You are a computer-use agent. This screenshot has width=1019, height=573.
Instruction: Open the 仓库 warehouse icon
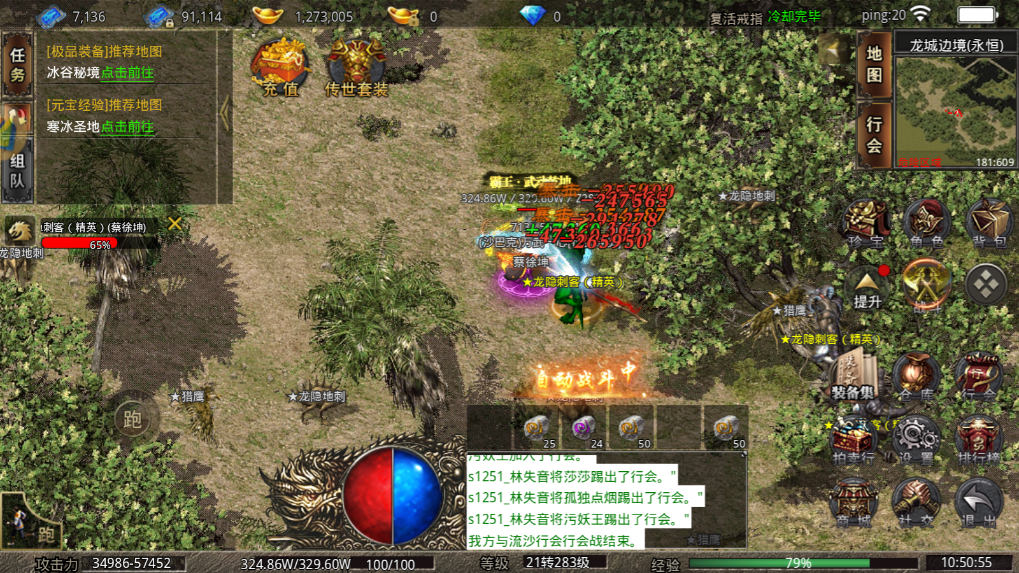916,377
